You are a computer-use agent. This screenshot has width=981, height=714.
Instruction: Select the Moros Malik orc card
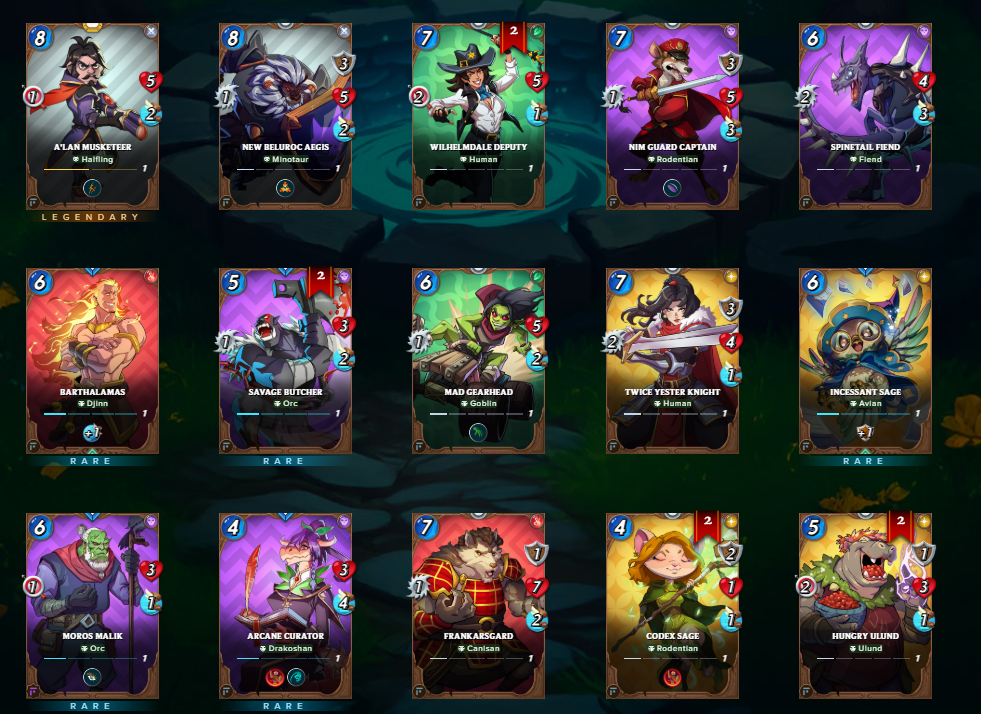pos(92,605)
